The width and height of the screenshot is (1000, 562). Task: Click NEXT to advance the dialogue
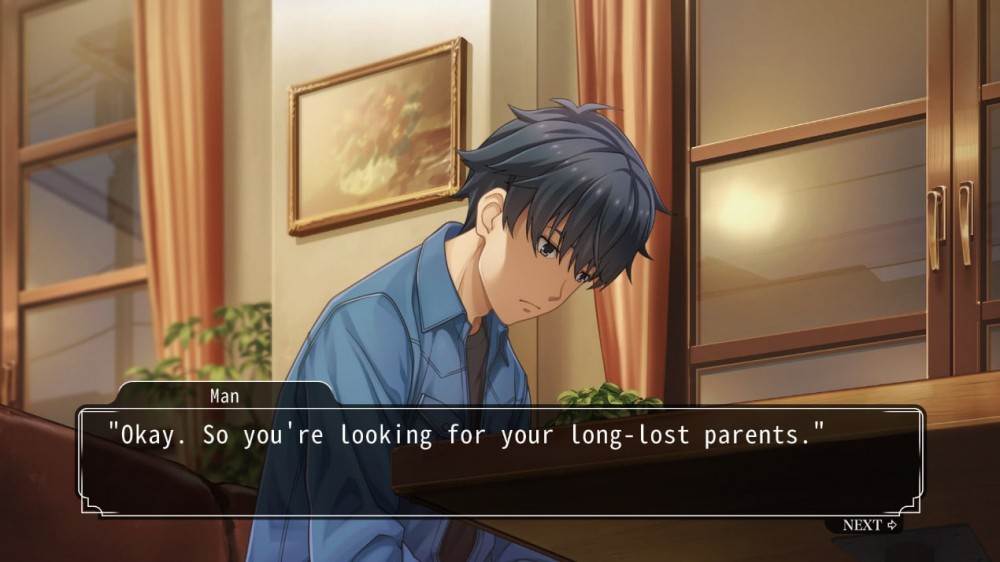tap(868, 525)
